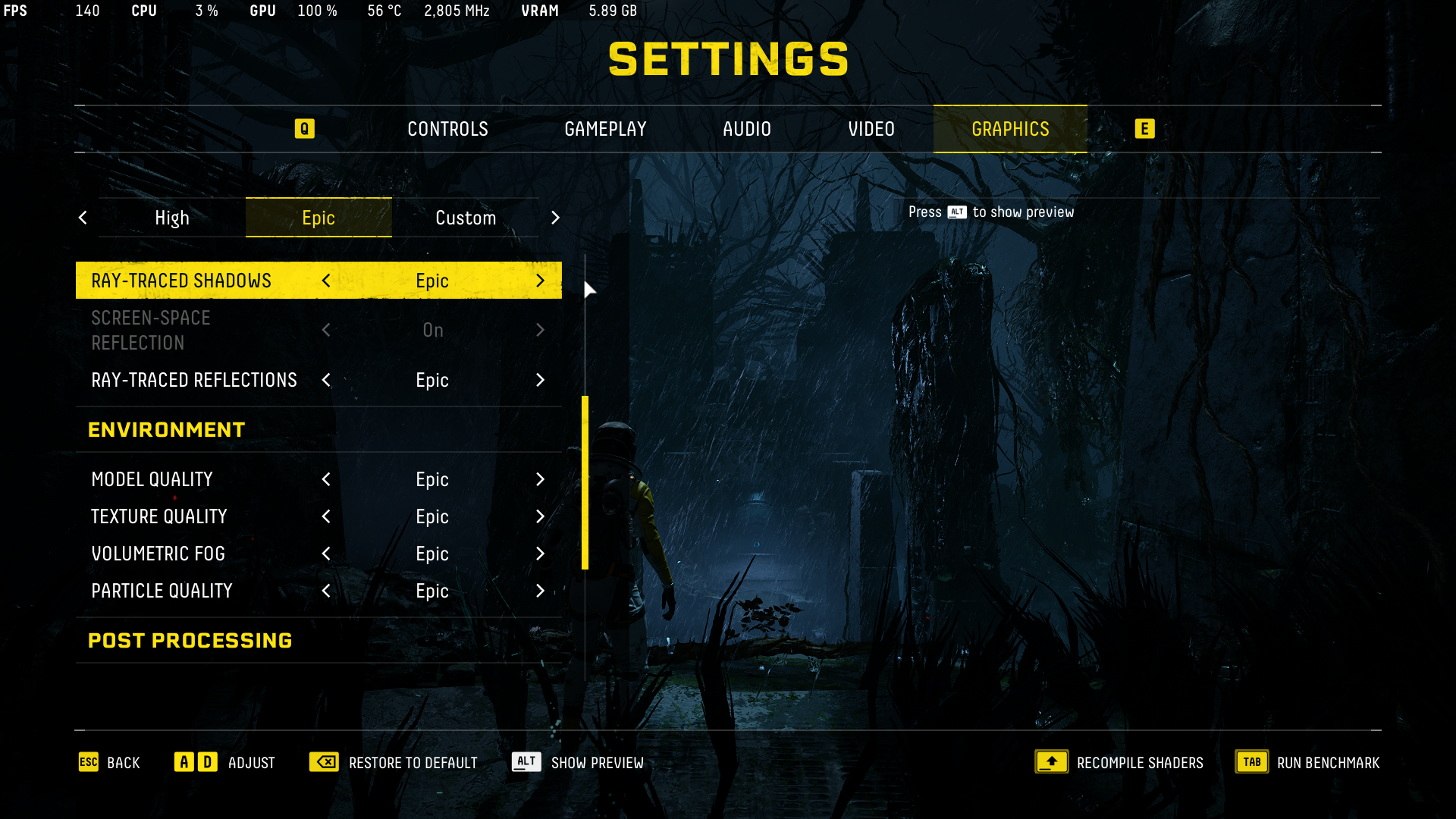
Task: Increase Ray-Traced Shadows with right arrow
Action: [x=540, y=281]
